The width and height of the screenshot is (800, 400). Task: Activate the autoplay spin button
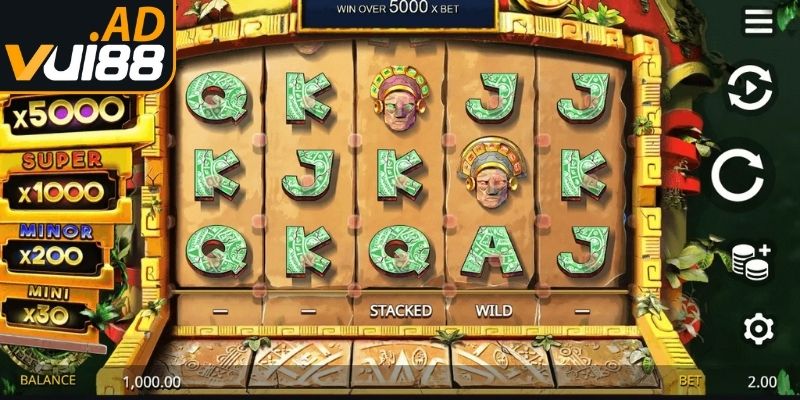pyautogui.click(x=750, y=89)
